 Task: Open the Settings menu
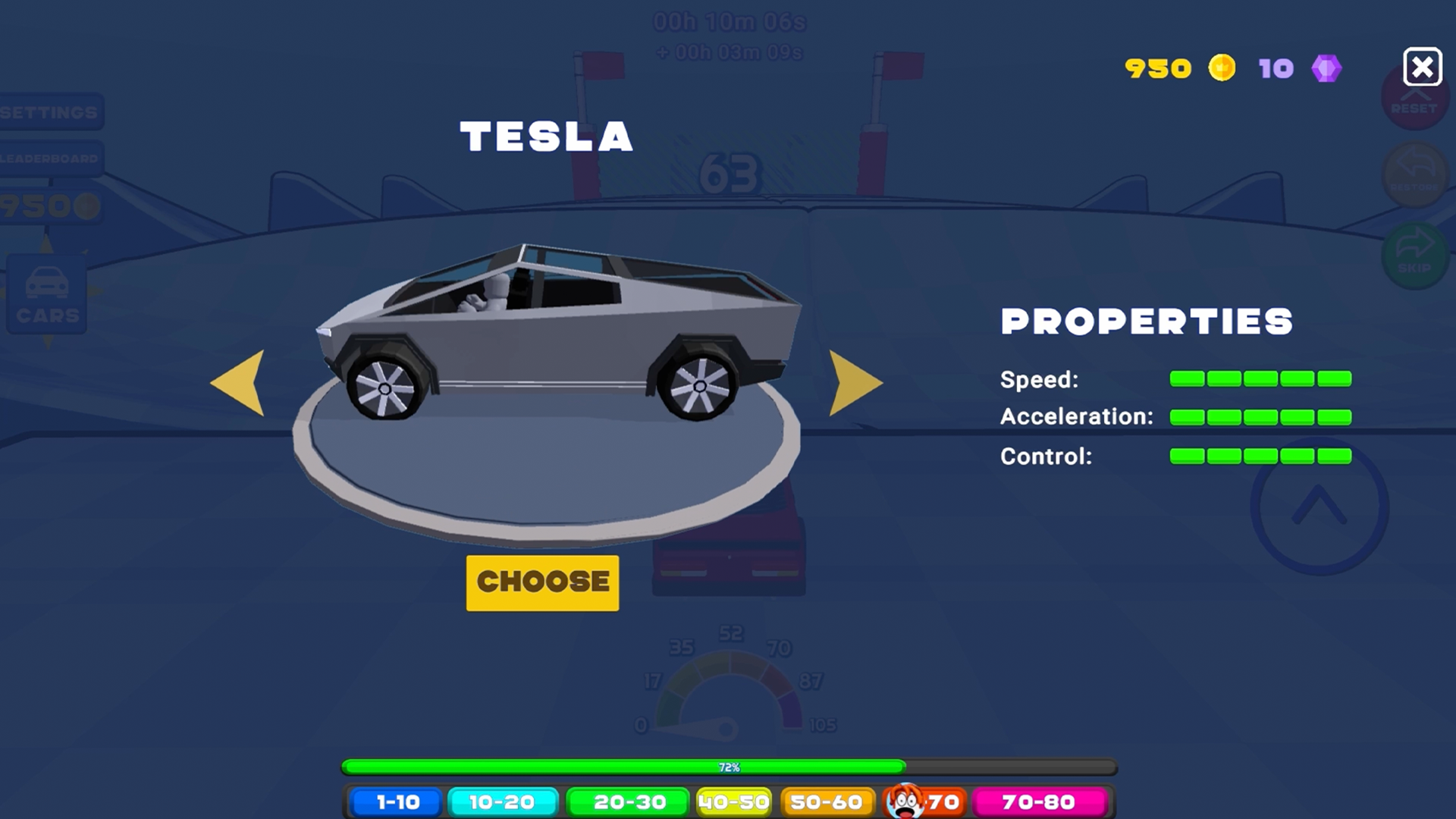click(47, 112)
